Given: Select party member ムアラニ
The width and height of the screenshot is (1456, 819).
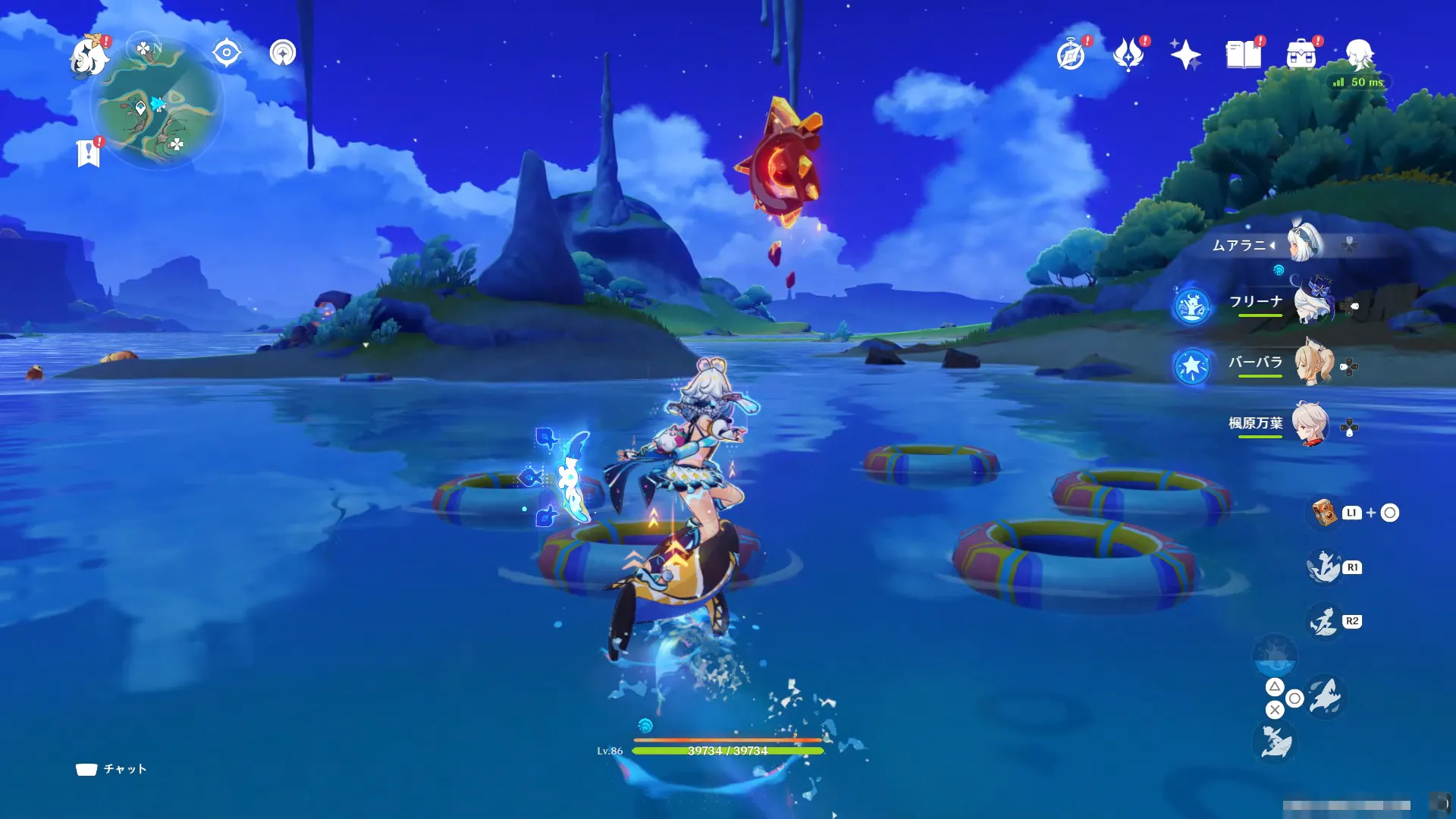Looking at the screenshot, I should coord(1306,244).
